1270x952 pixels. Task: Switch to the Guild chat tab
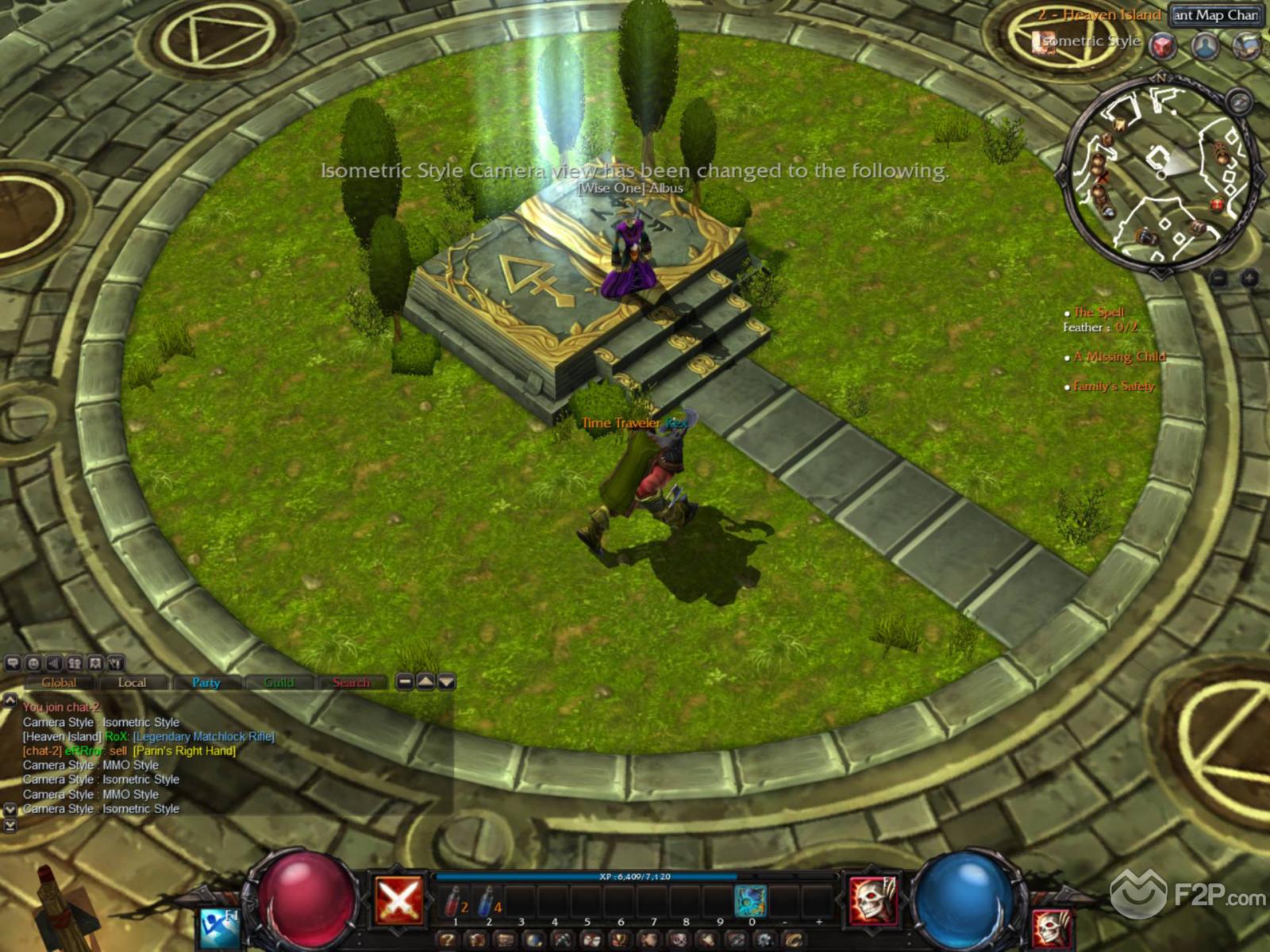[x=279, y=682]
